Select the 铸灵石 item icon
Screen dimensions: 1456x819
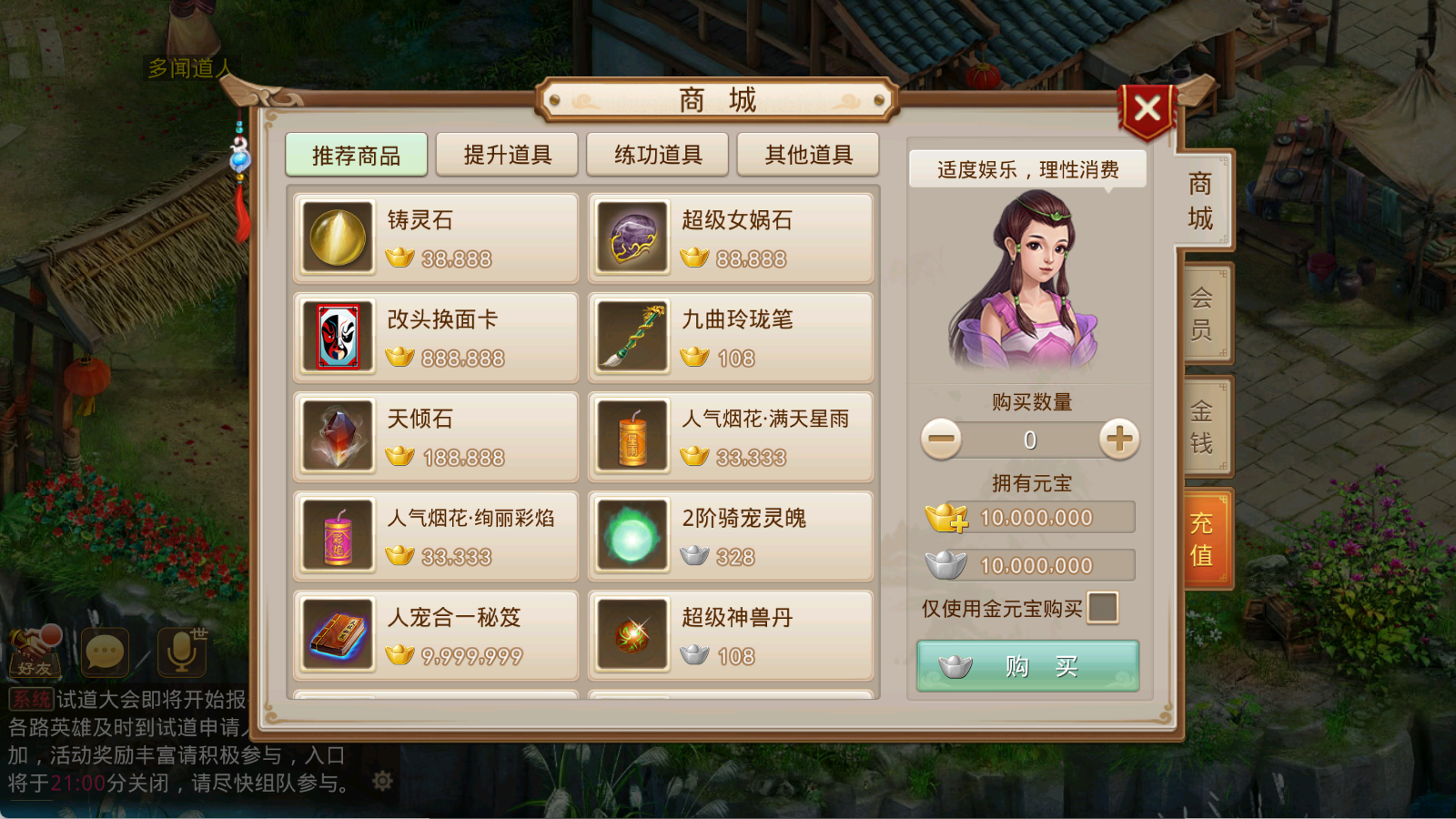tap(337, 238)
